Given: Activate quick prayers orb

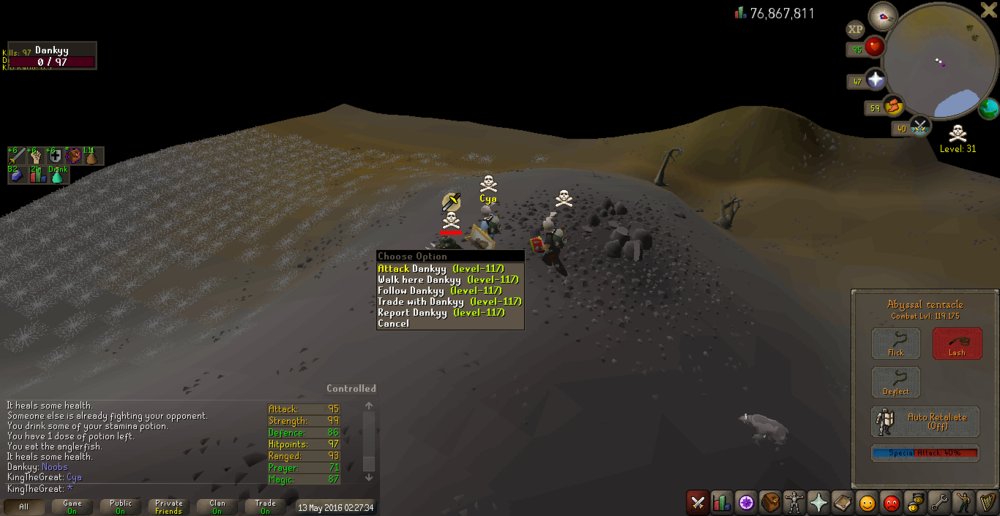Looking at the screenshot, I should [876, 80].
